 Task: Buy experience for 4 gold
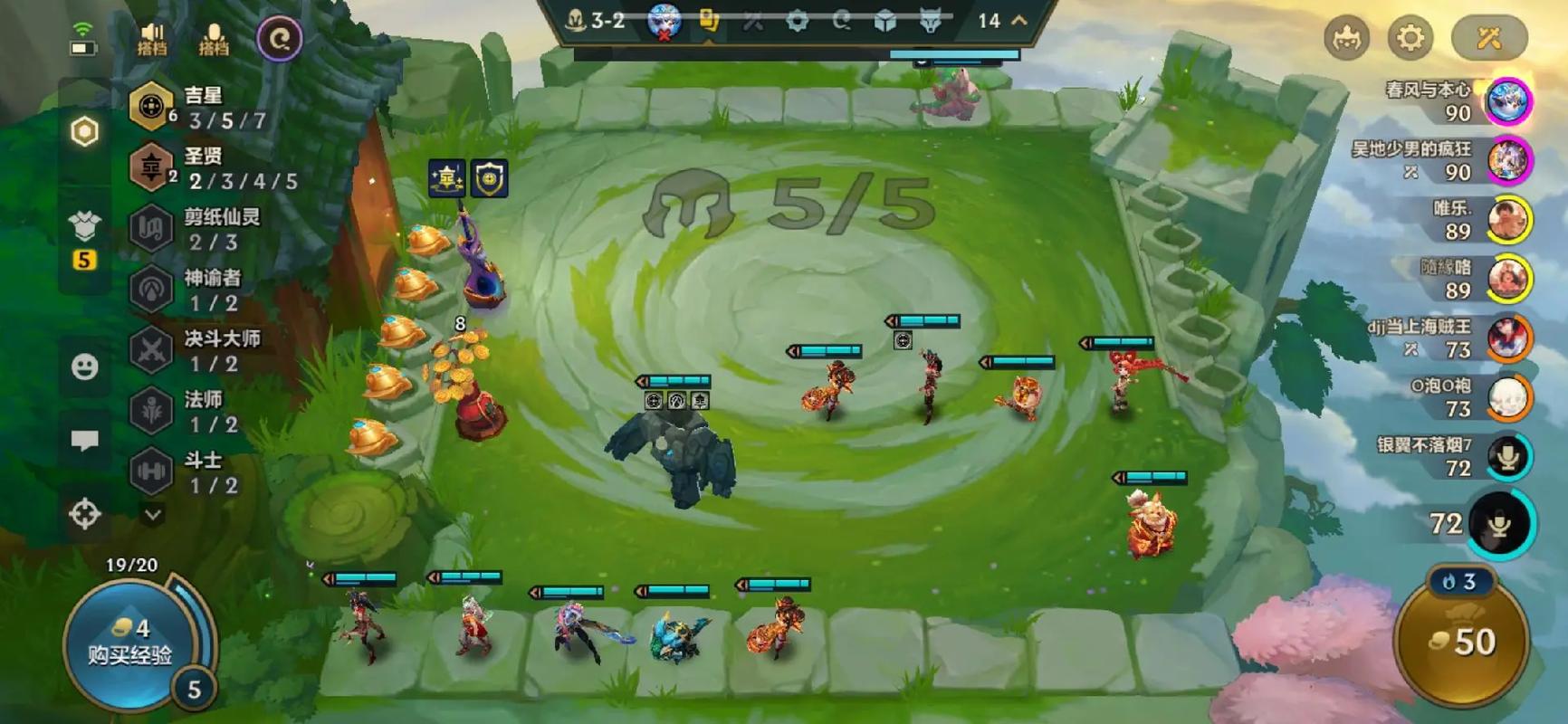coord(129,642)
